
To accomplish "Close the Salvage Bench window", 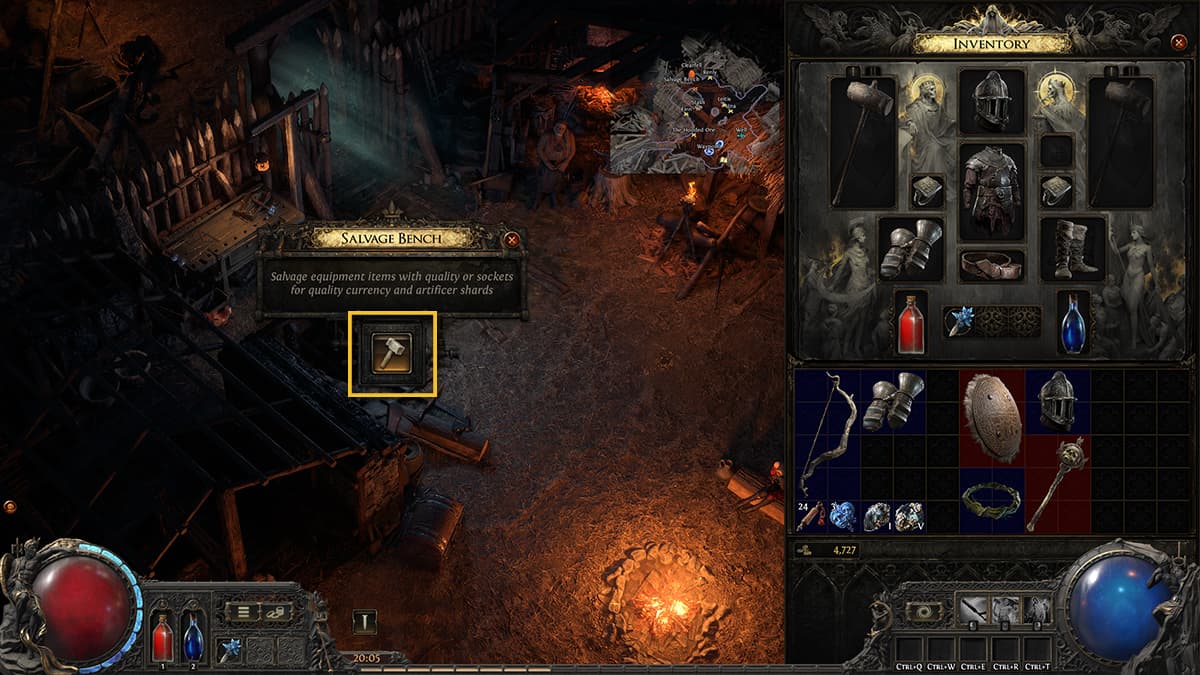I will tap(512, 240).
